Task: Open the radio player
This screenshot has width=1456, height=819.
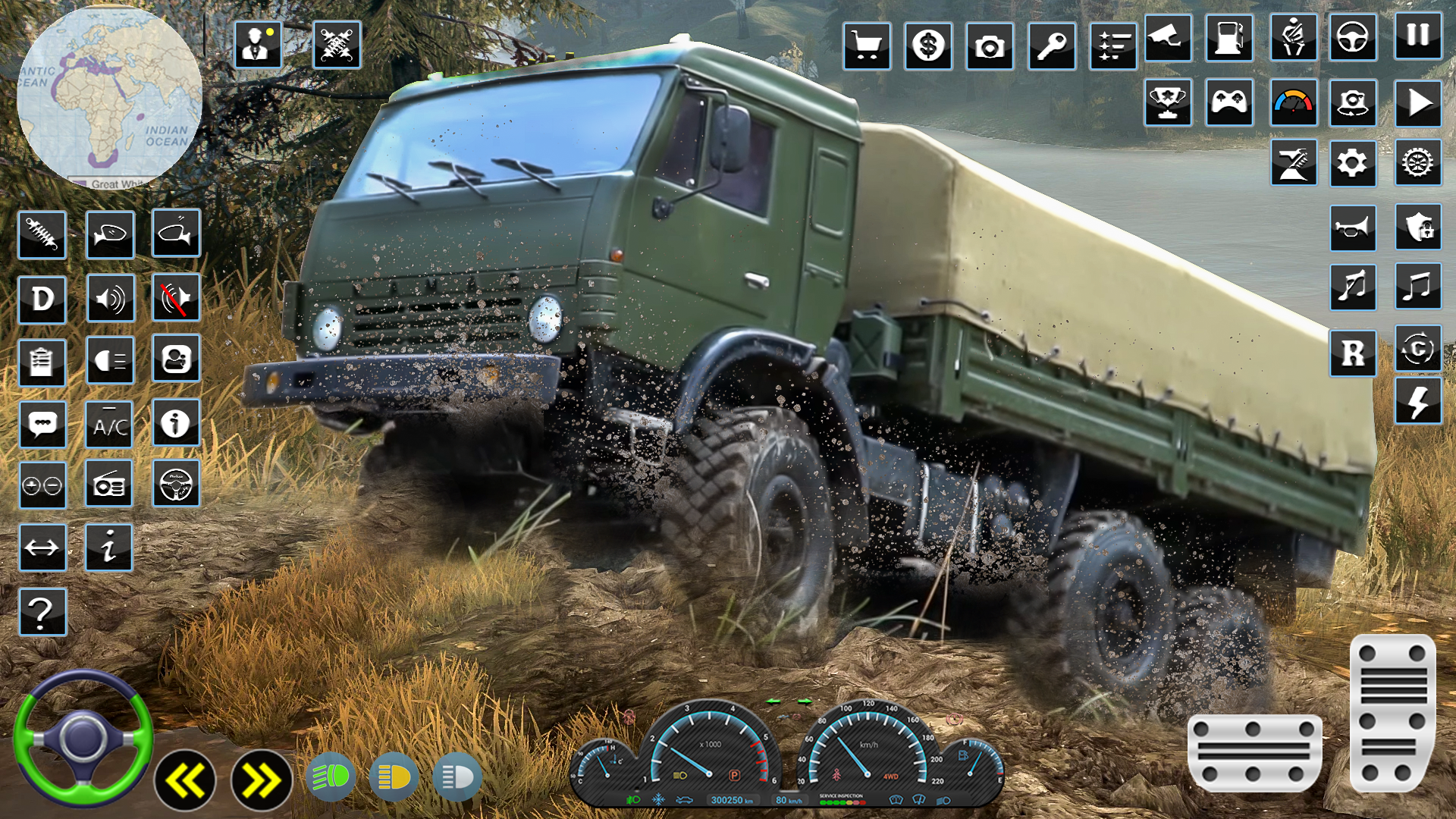Action: point(110,484)
